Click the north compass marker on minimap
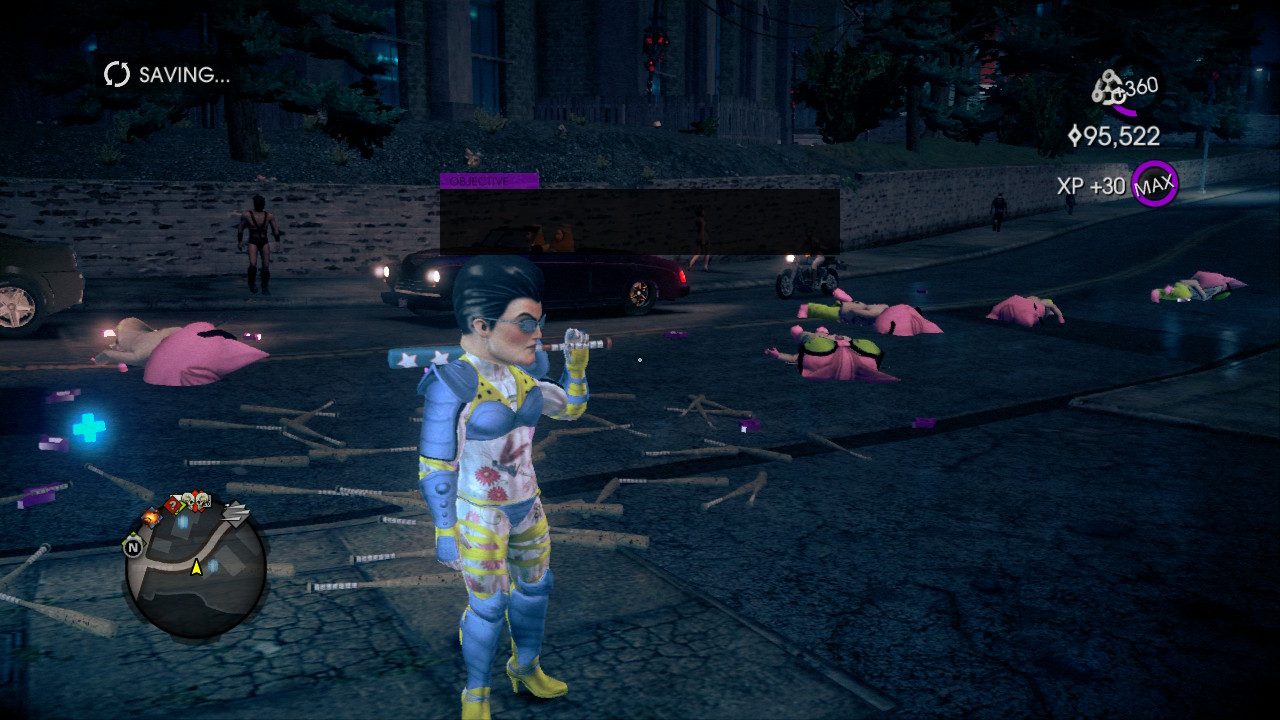1280x720 pixels. [132, 546]
